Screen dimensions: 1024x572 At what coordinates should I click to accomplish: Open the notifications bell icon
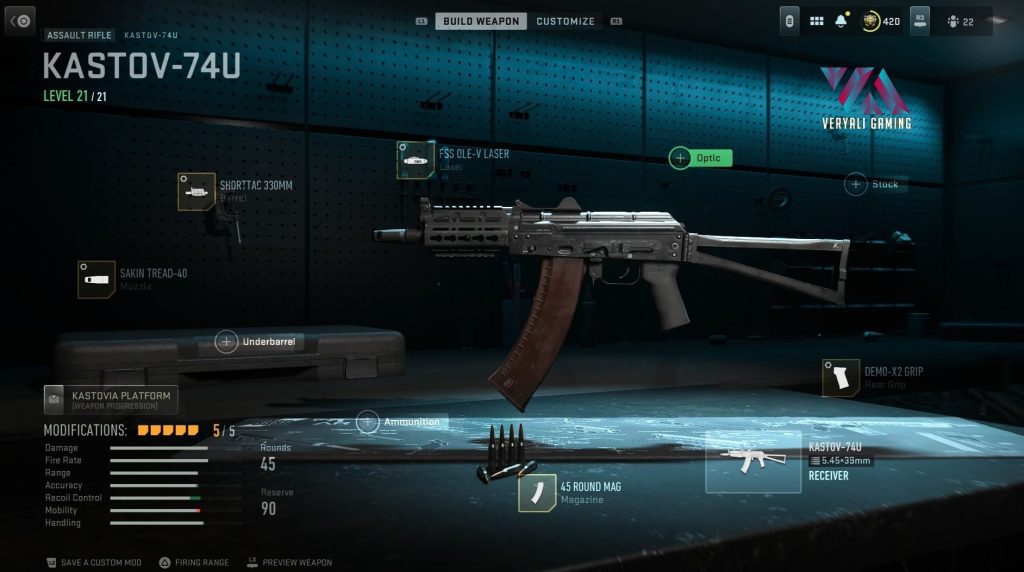(x=841, y=21)
